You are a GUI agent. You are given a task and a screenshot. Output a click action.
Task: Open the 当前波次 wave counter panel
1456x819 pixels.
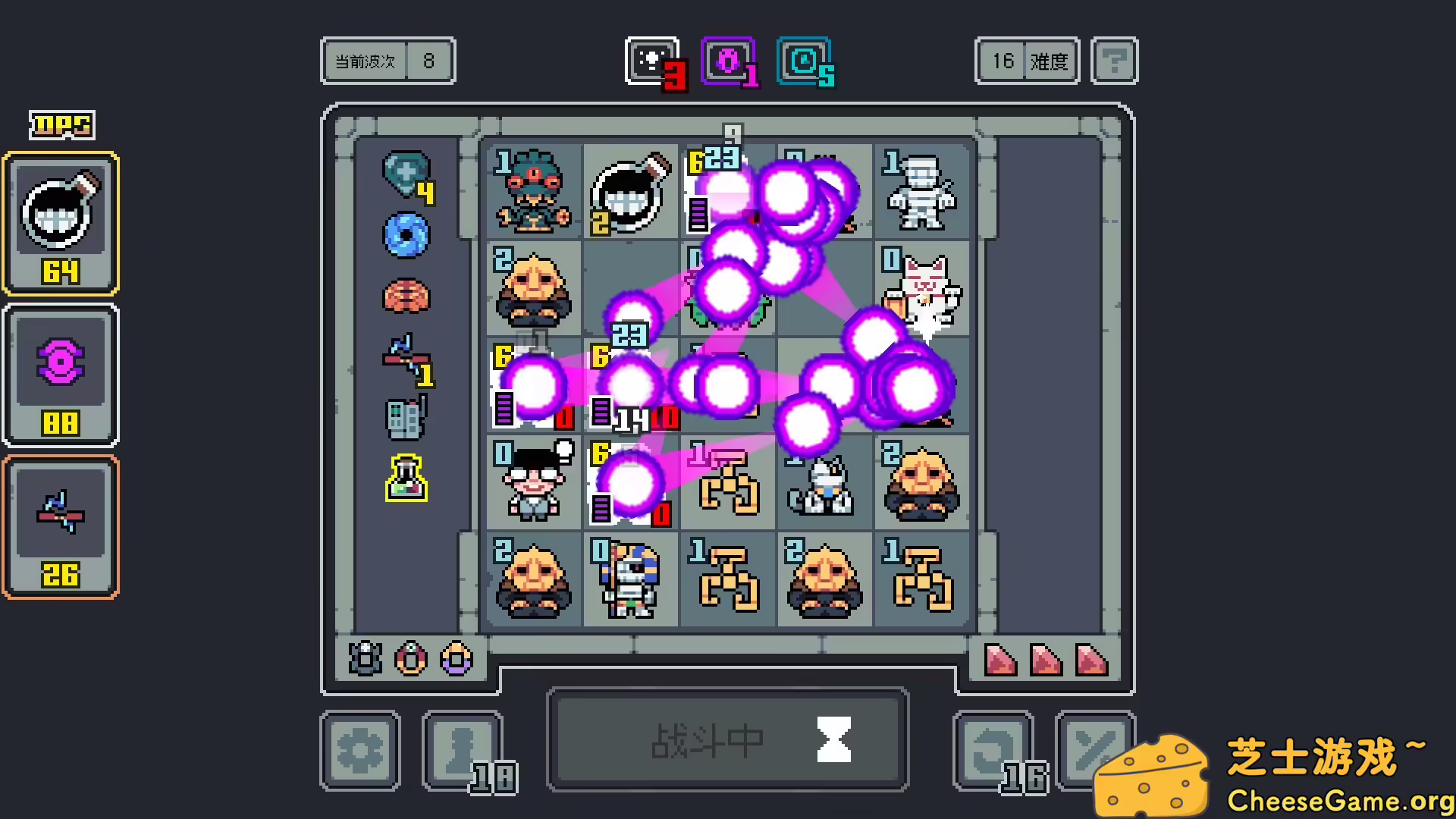coord(388,61)
